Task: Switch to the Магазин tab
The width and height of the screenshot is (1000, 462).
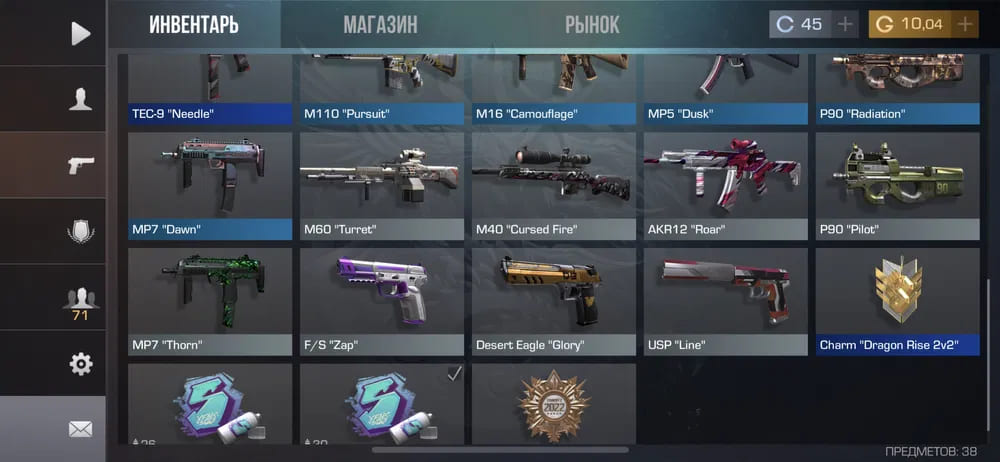Action: pyautogui.click(x=380, y=24)
